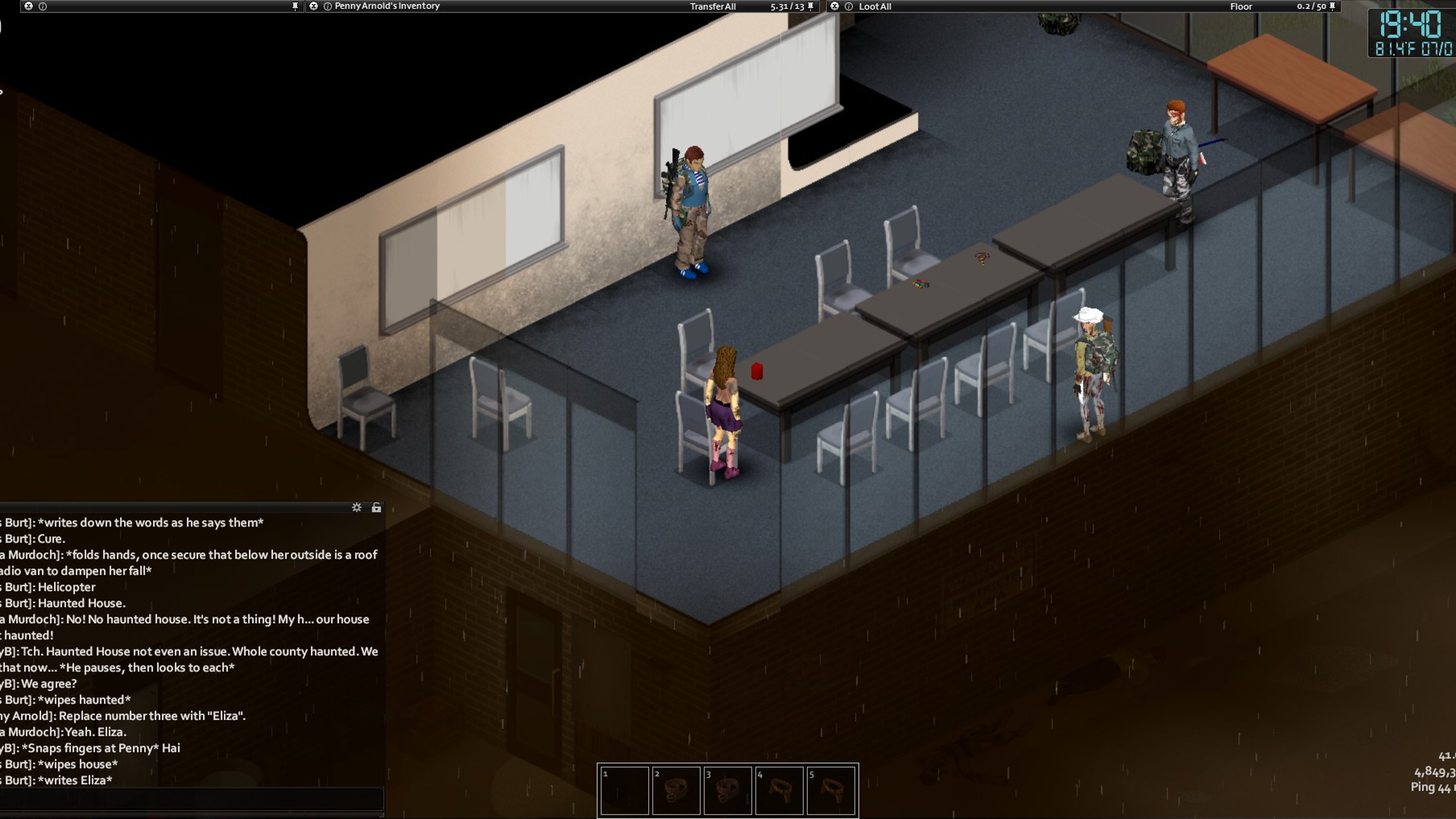Open chat settings gear icon

356,508
